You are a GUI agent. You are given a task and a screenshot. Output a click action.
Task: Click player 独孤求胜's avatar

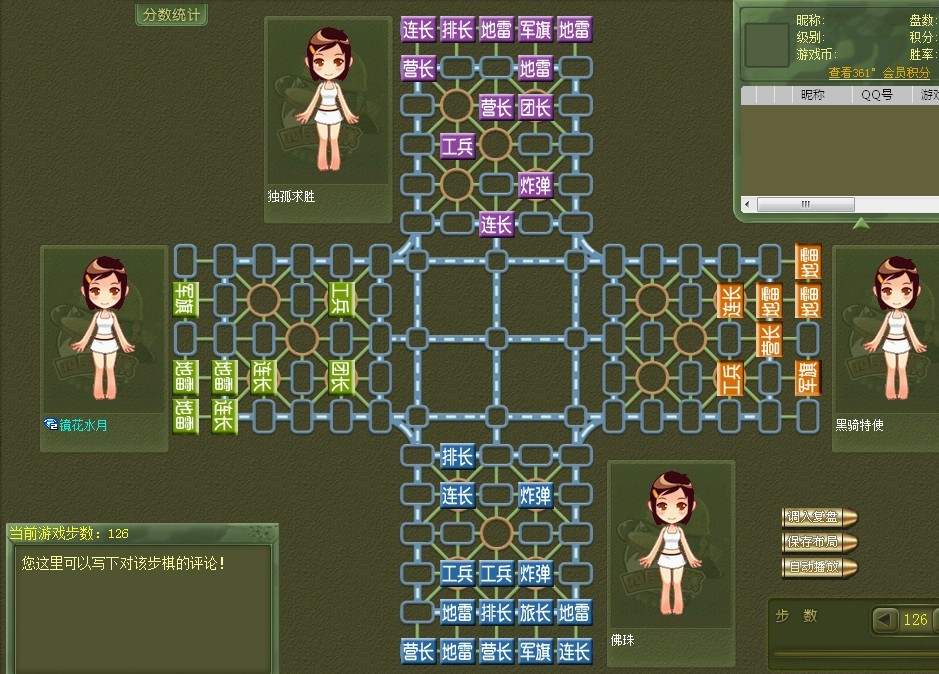(x=326, y=100)
